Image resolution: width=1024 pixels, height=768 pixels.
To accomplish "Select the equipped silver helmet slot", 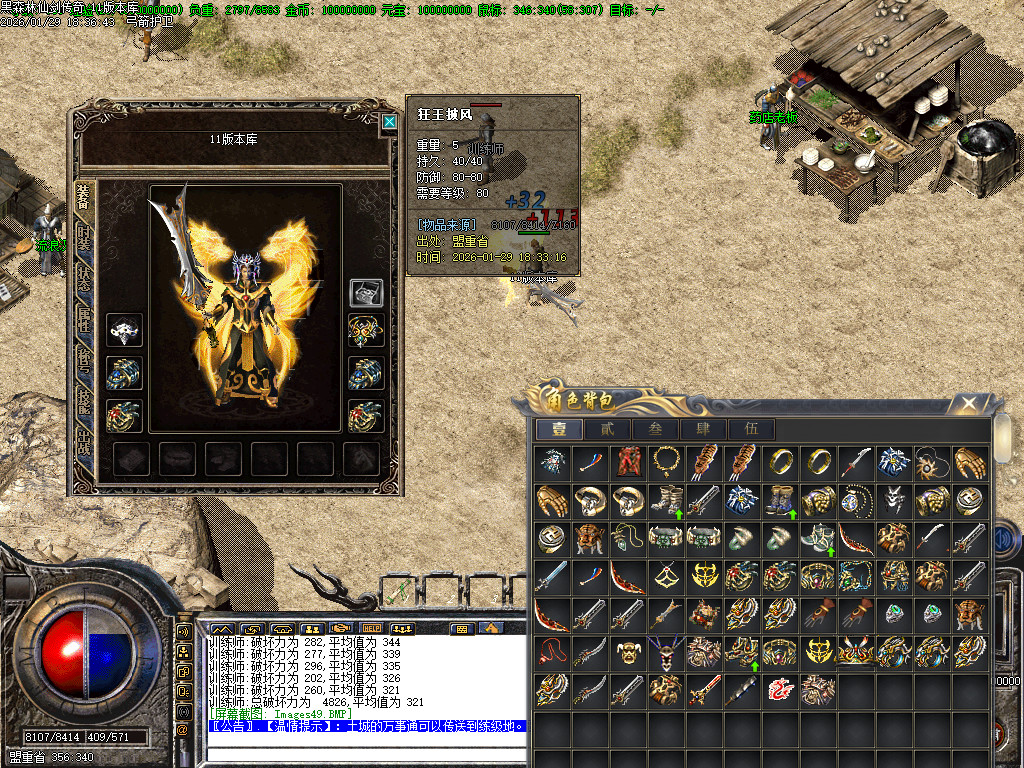I will point(124,331).
